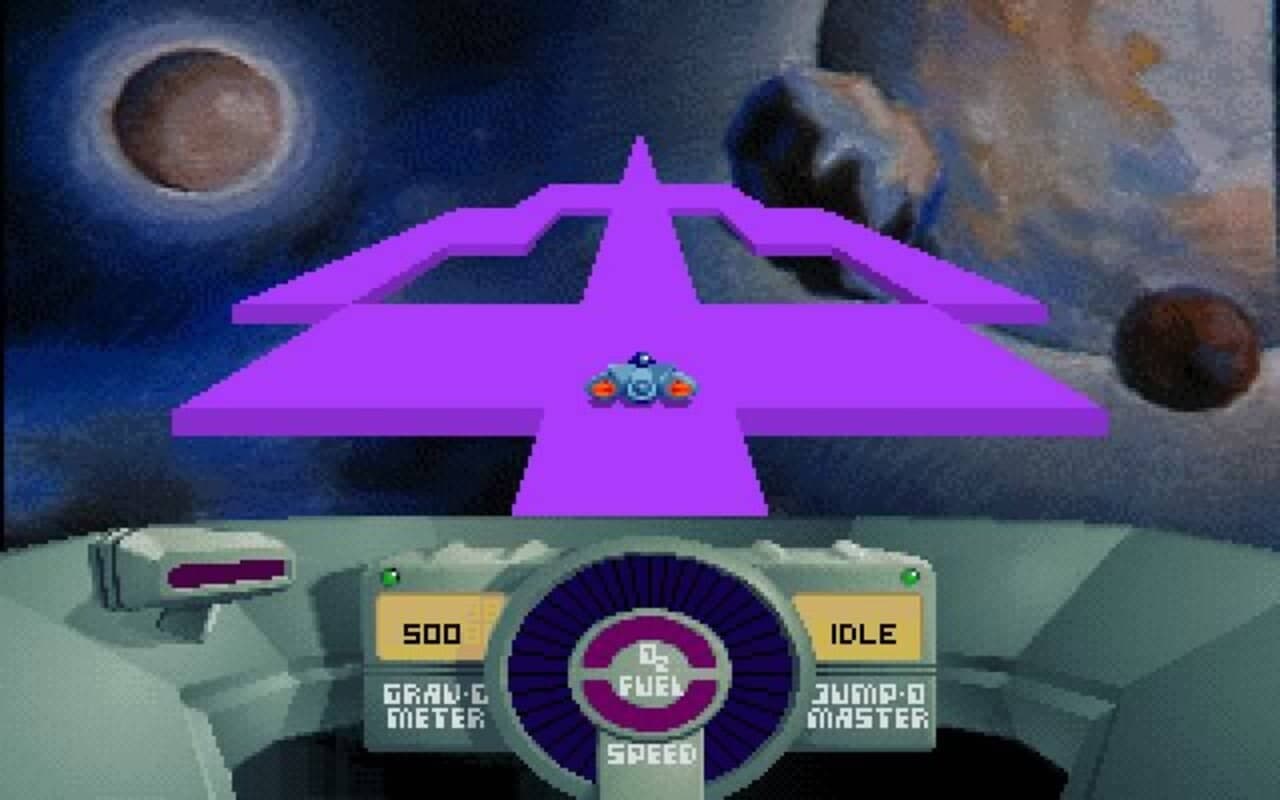Toggle the green indicator light above Grav-O-Meter

point(392,576)
